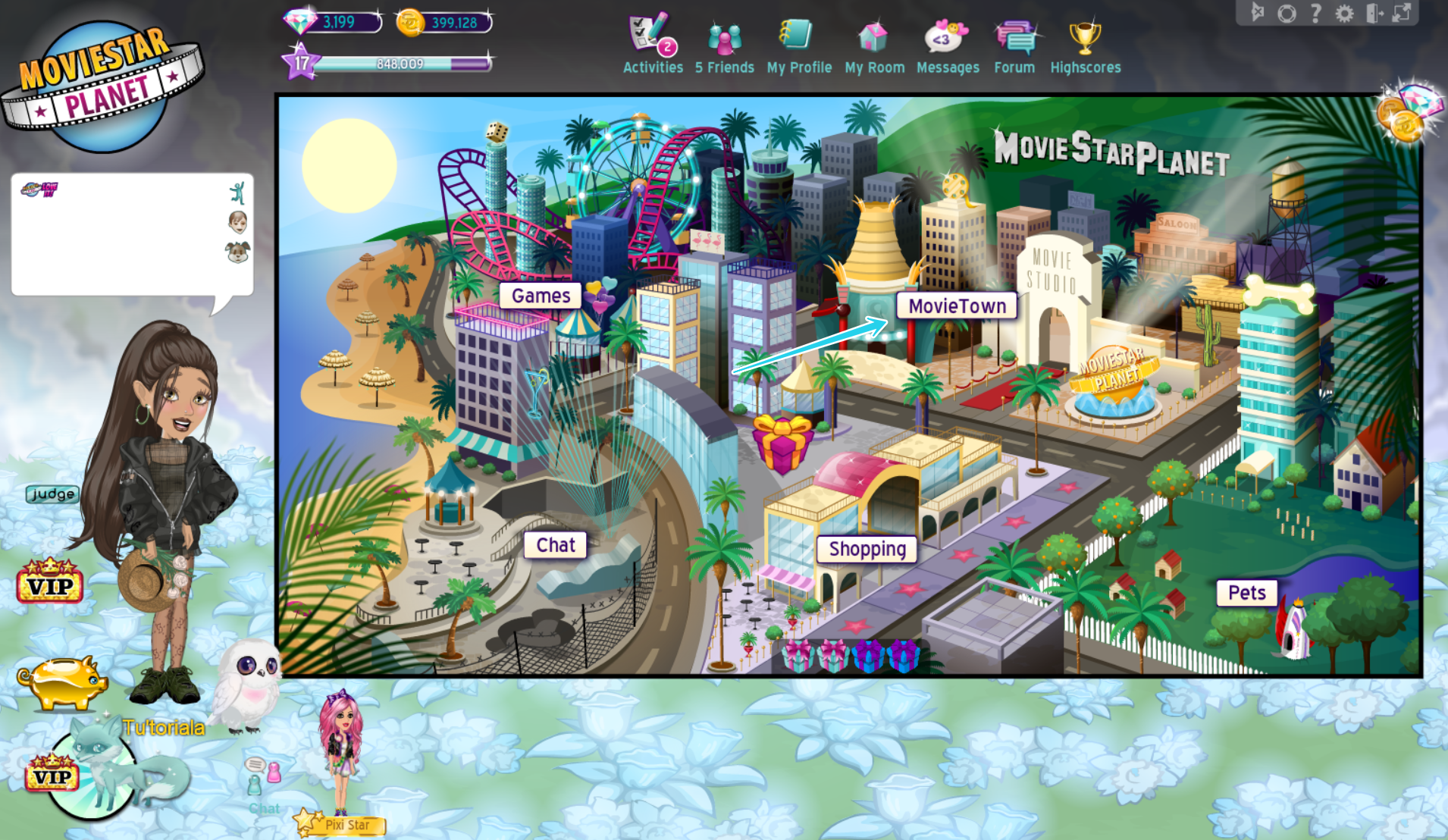
Task: Enter the MovieTown district
Action: point(957,306)
